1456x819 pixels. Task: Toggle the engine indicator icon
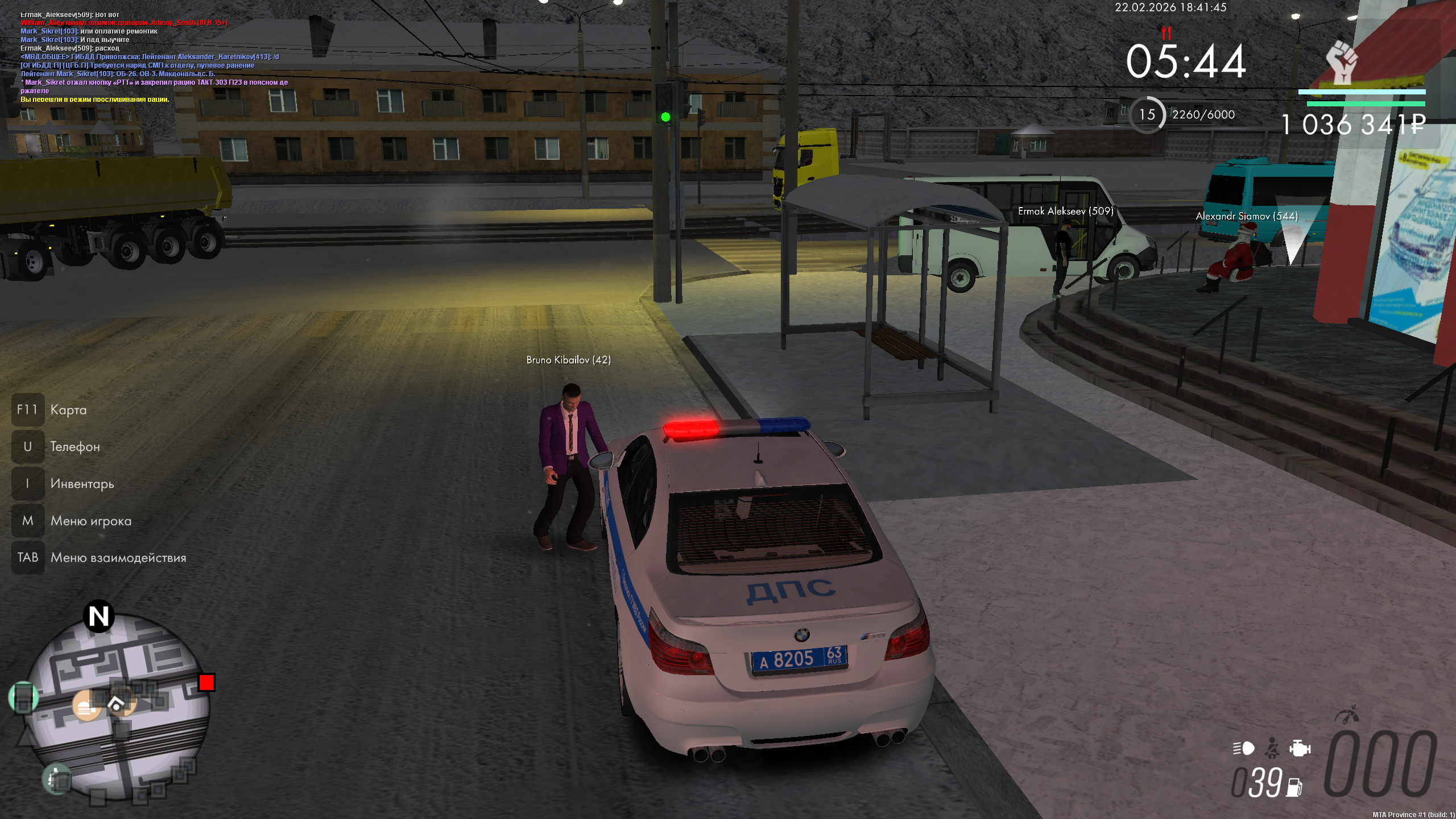[1300, 748]
